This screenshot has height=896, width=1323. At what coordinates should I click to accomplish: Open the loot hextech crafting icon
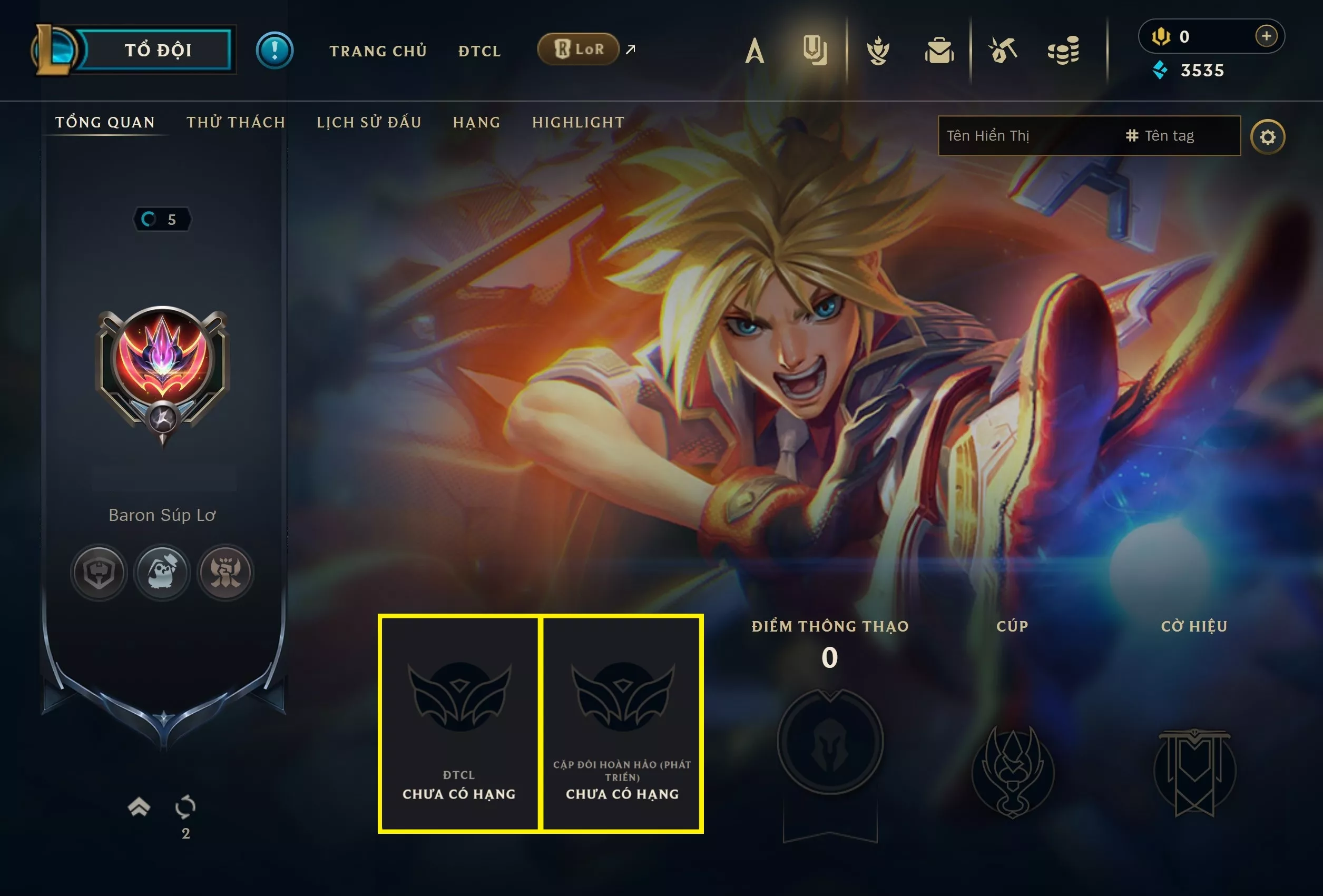click(x=1002, y=50)
